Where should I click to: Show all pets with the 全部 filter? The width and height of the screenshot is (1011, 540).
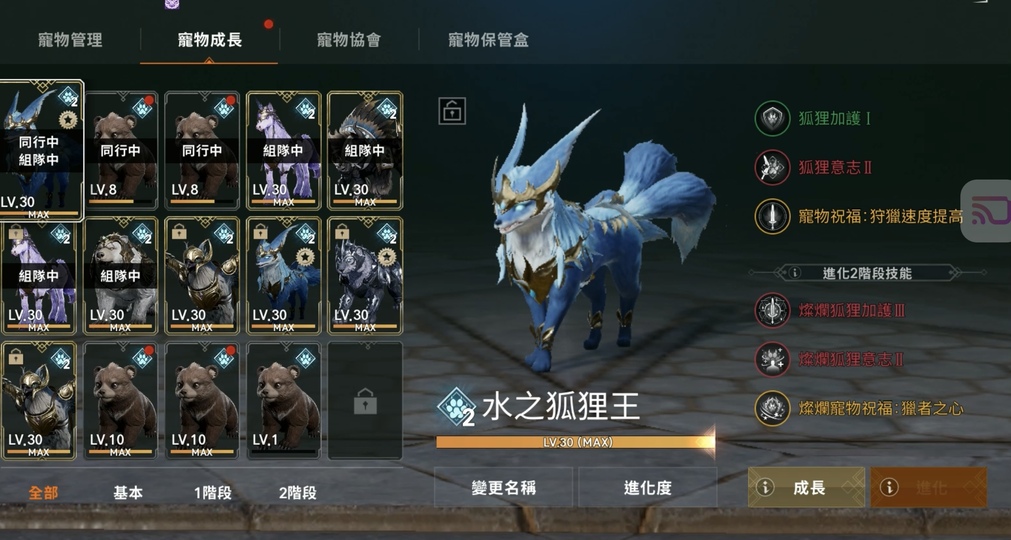click(44, 492)
